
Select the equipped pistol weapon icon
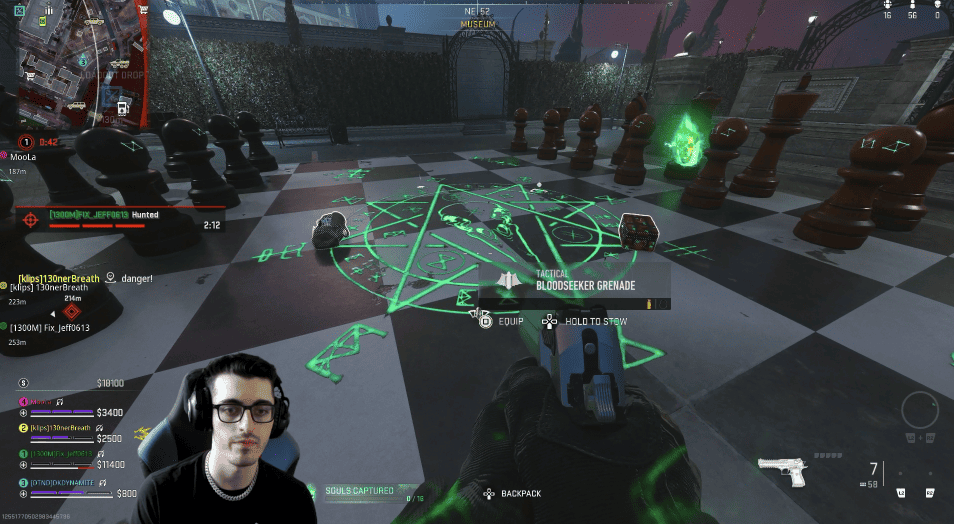pos(782,471)
